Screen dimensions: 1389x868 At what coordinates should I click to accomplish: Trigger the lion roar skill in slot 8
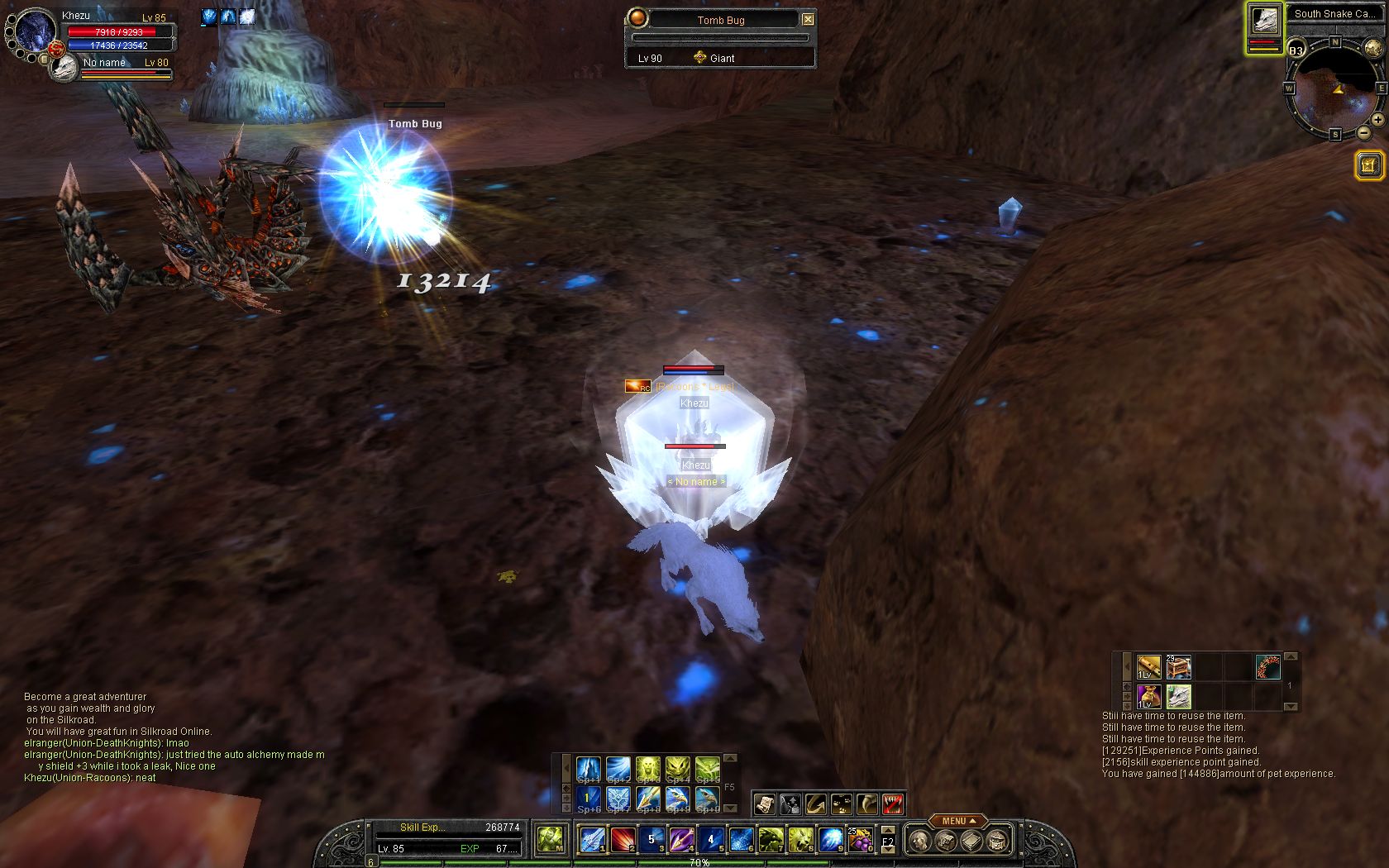[800, 840]
